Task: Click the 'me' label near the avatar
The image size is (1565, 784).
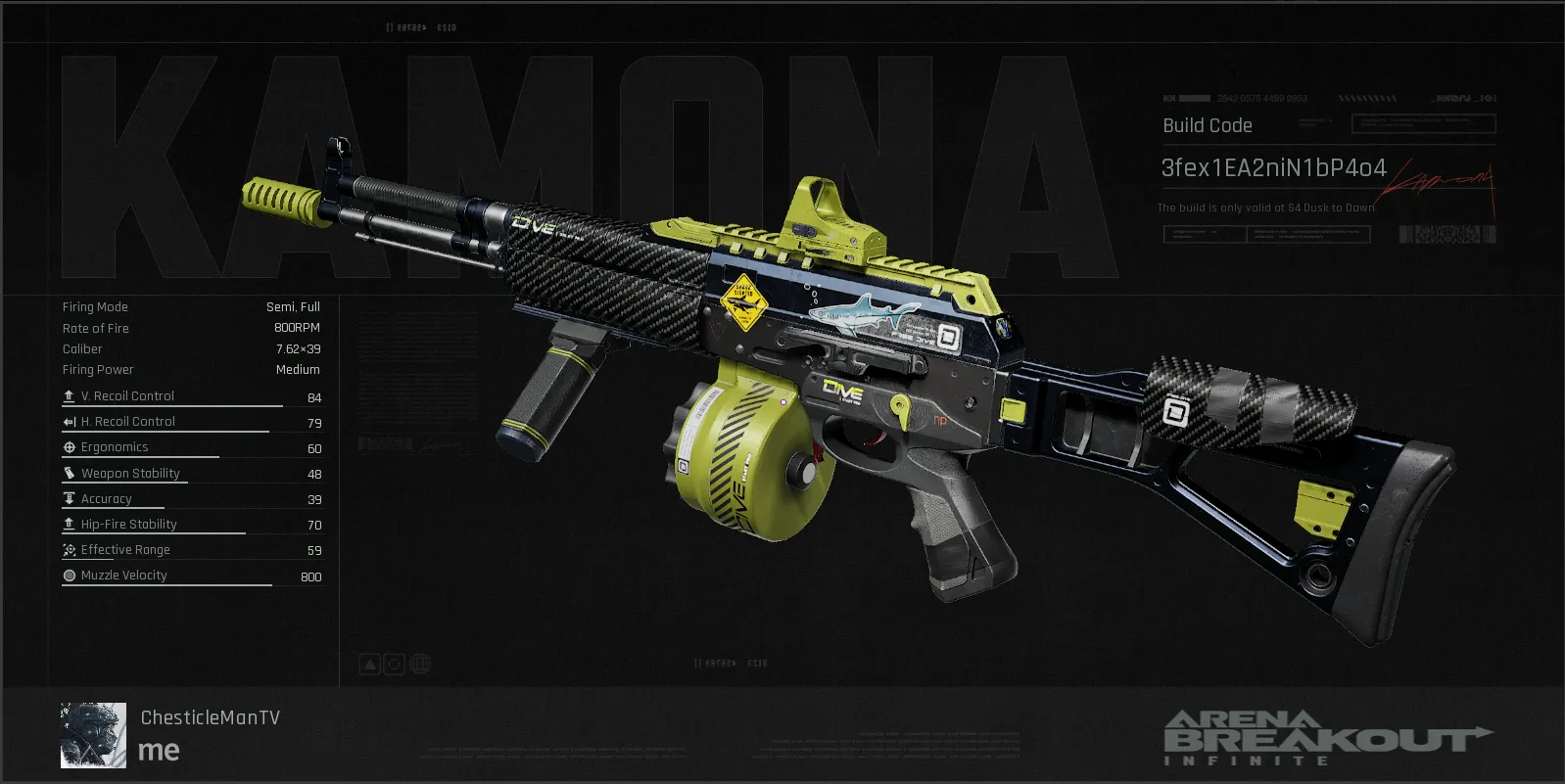Action: 162,751
